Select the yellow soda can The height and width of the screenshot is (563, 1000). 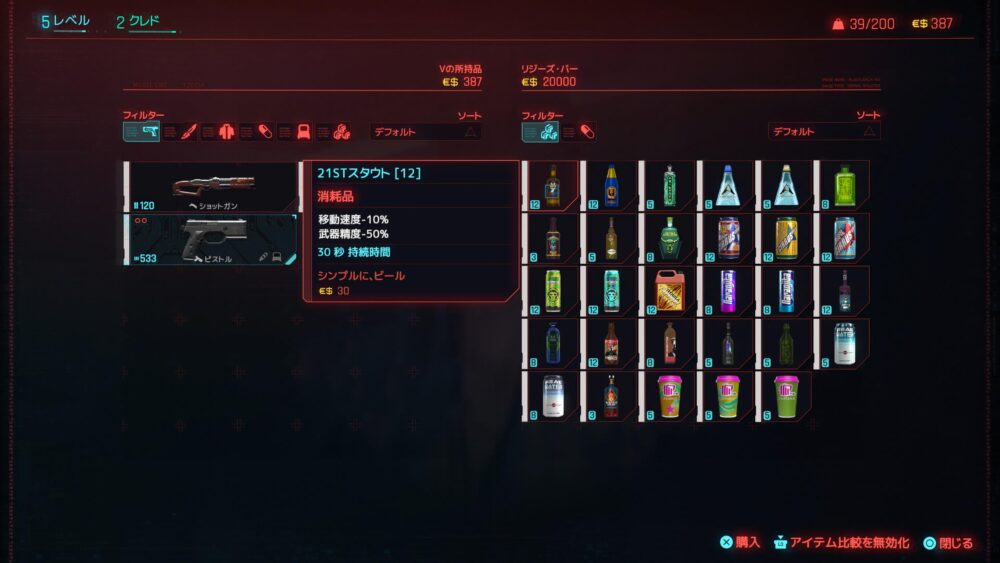pos(786,239)
